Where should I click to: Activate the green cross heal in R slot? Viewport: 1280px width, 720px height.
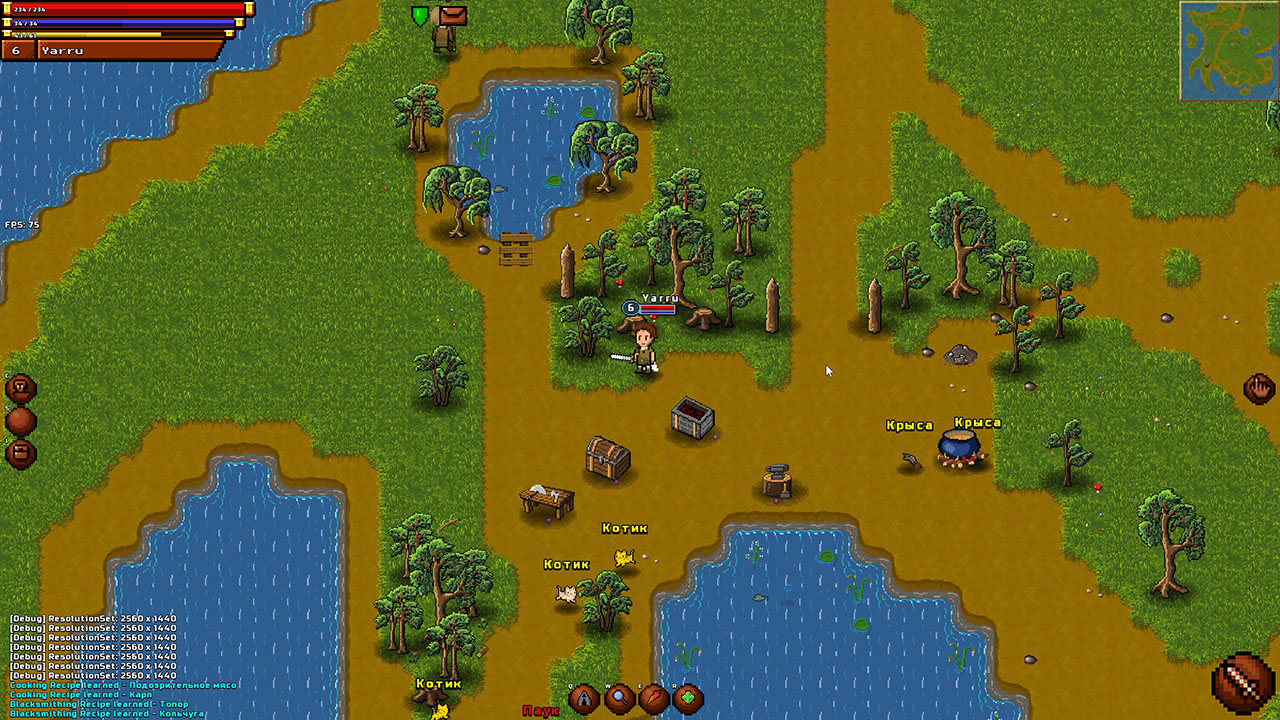[x=690, y=700]
